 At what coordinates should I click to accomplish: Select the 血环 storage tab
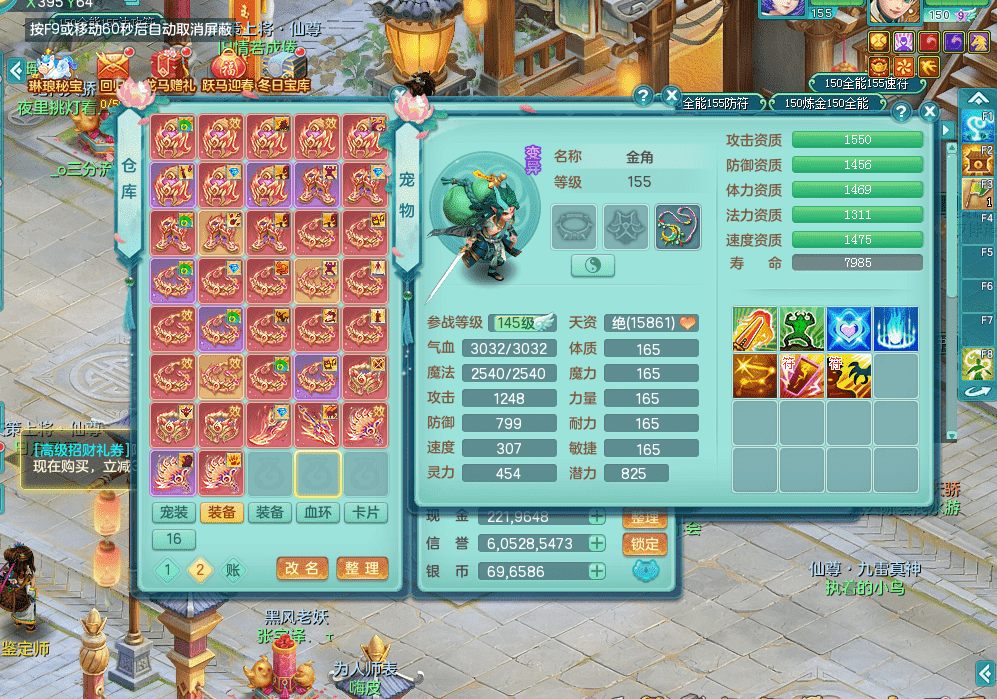coord(318,513)
